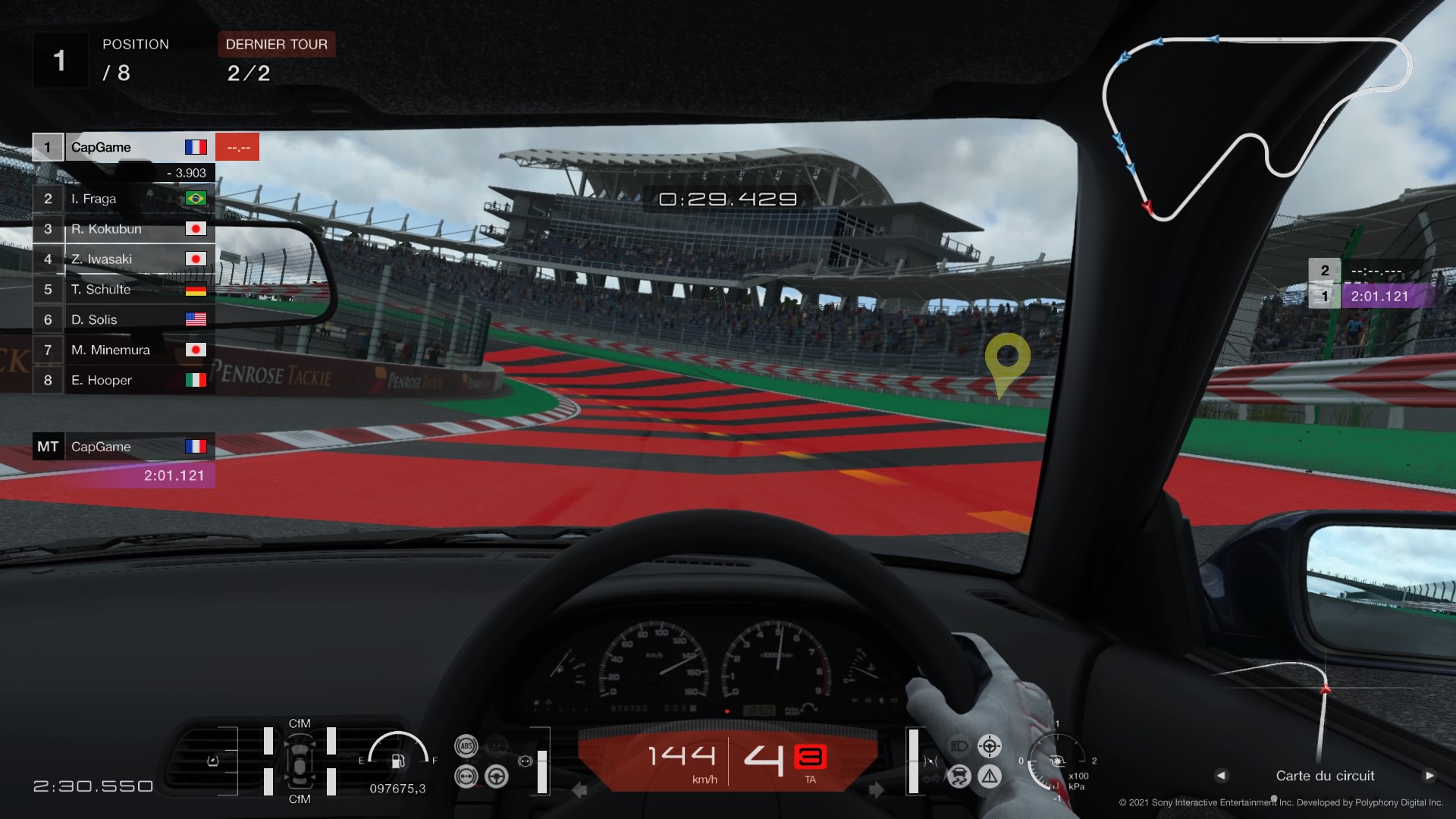The image size is (1456, 819).
Task: Click the headlight indicator icon
Action: coord(959,746)
